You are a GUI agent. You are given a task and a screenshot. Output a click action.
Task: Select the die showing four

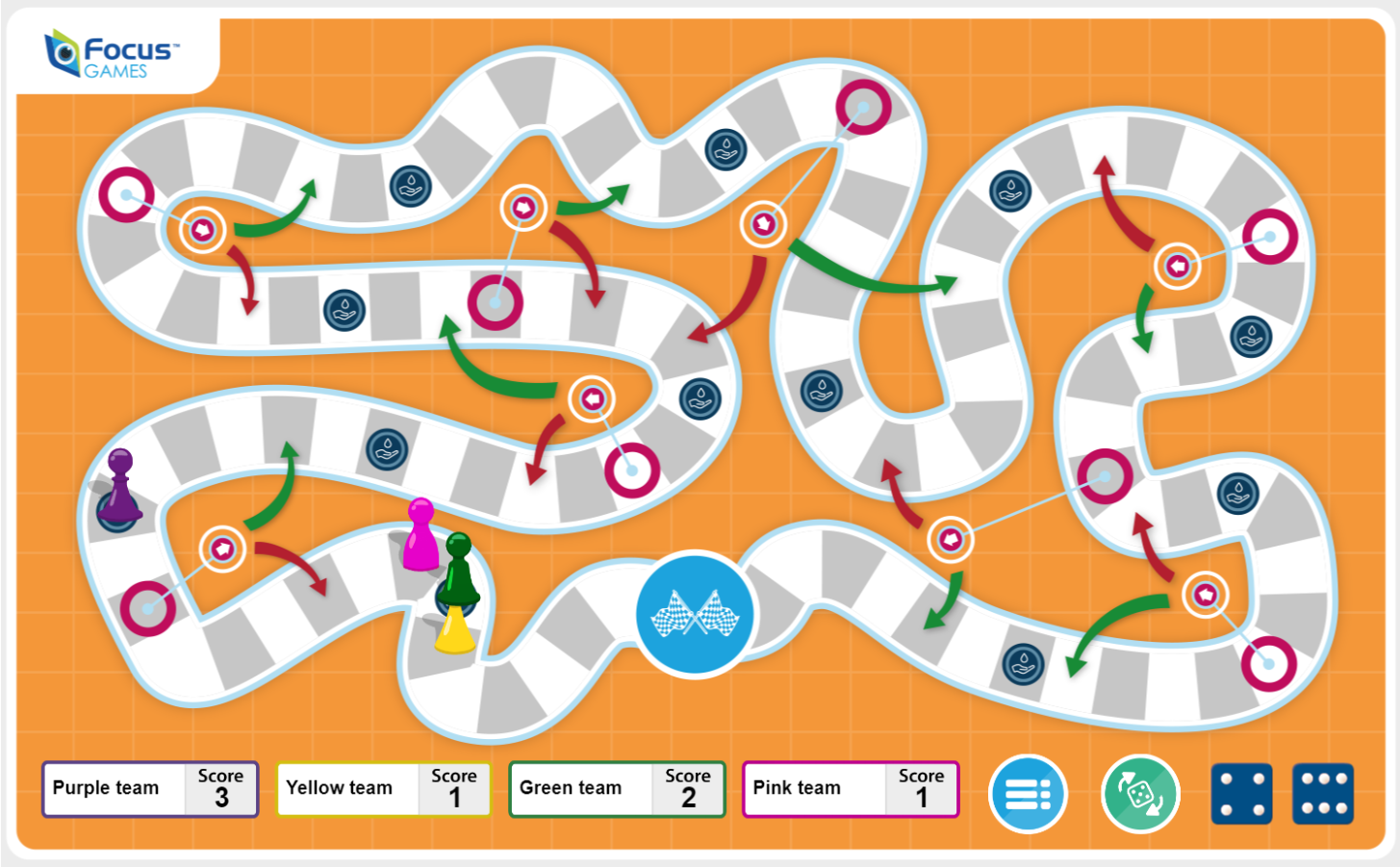pos(1240,794)
